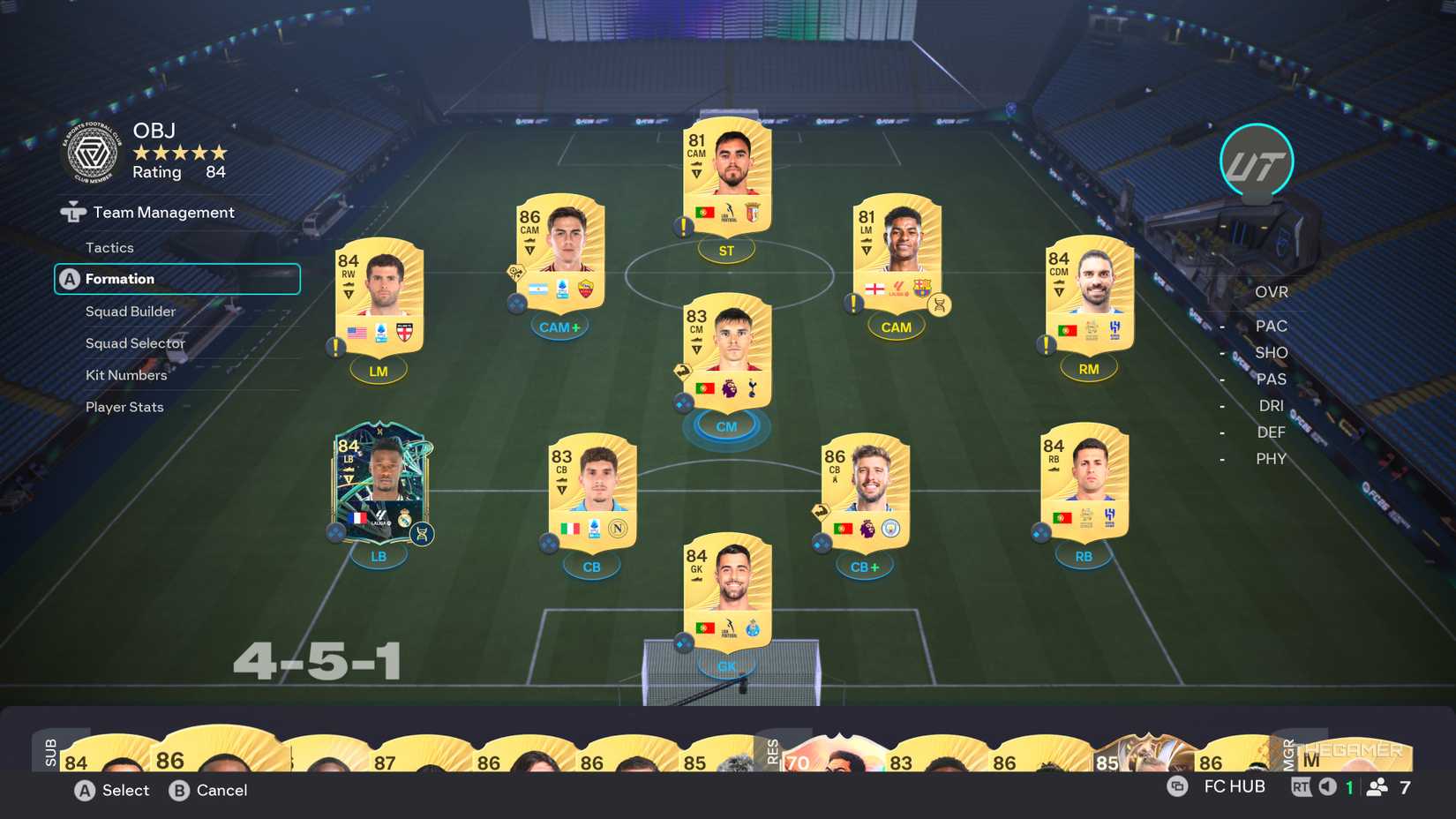Click the speaker volume icon in the bottom bar

1327,786
